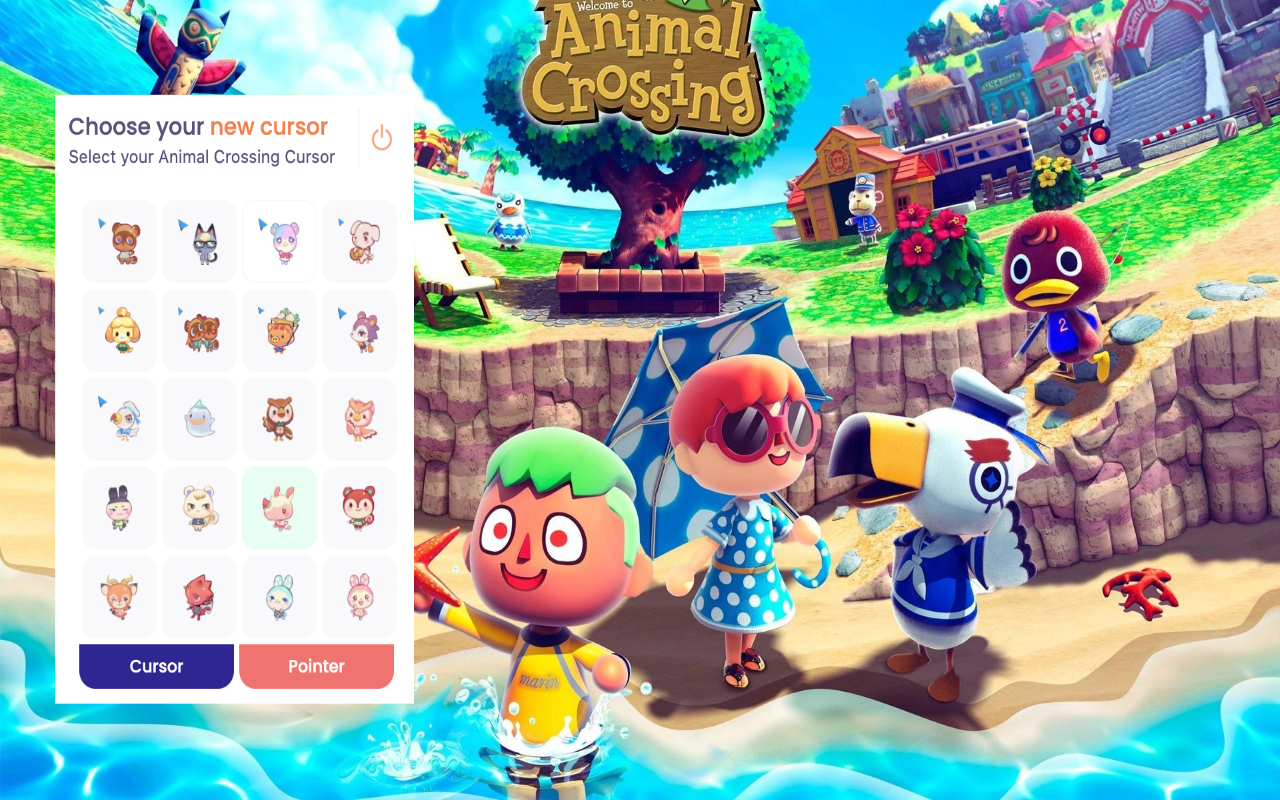Select the Tom Nook cursor
The height and width of the screenshot is (800, 1280).
[x=119, y=240]
